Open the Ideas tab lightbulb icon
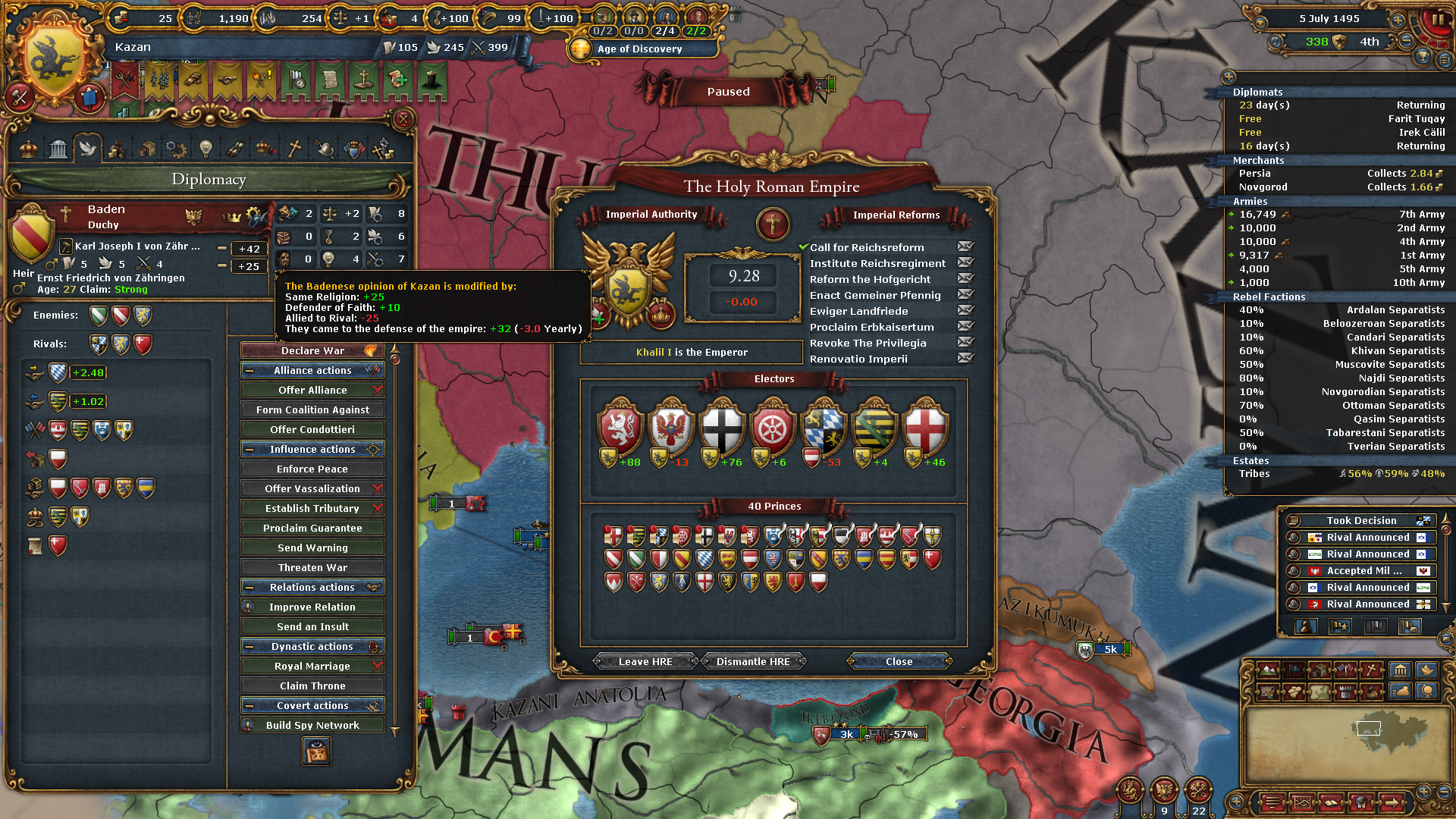Screen dimensions: 1456x819 point(206,149)
